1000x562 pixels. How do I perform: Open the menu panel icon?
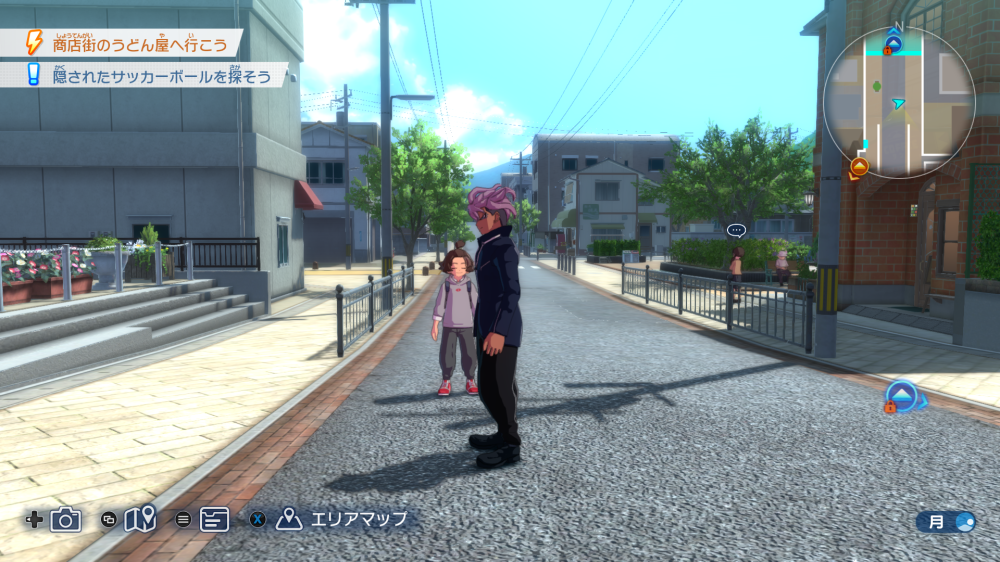[214, 519]
